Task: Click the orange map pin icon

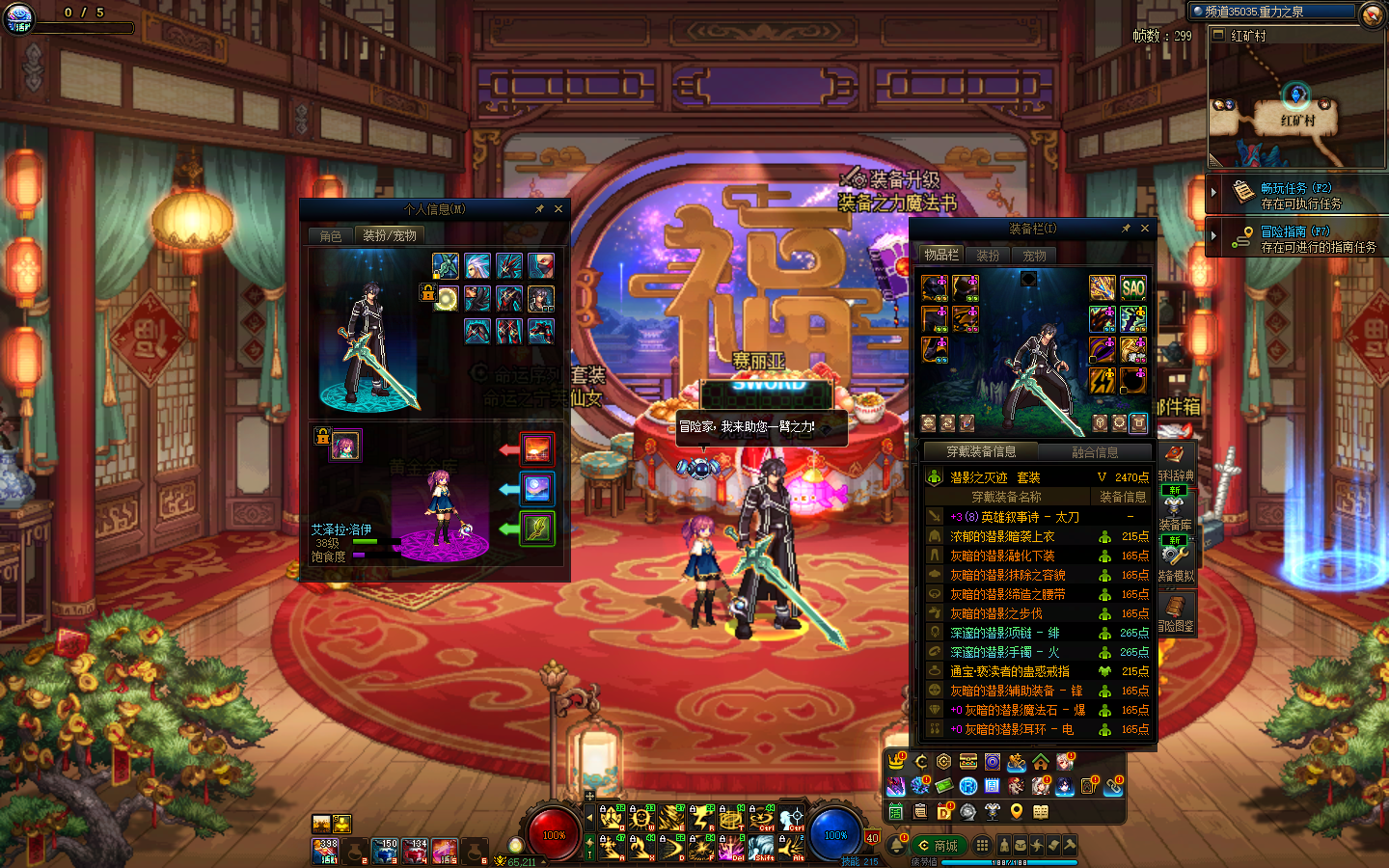Action: tap(1017, 811)
